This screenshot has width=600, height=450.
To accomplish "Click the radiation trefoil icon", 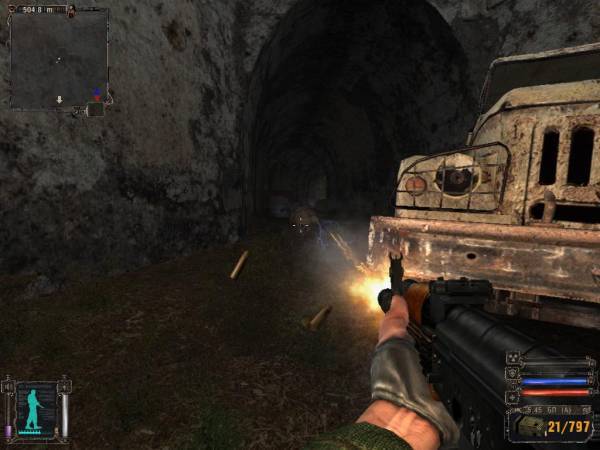I will point(513,358).
